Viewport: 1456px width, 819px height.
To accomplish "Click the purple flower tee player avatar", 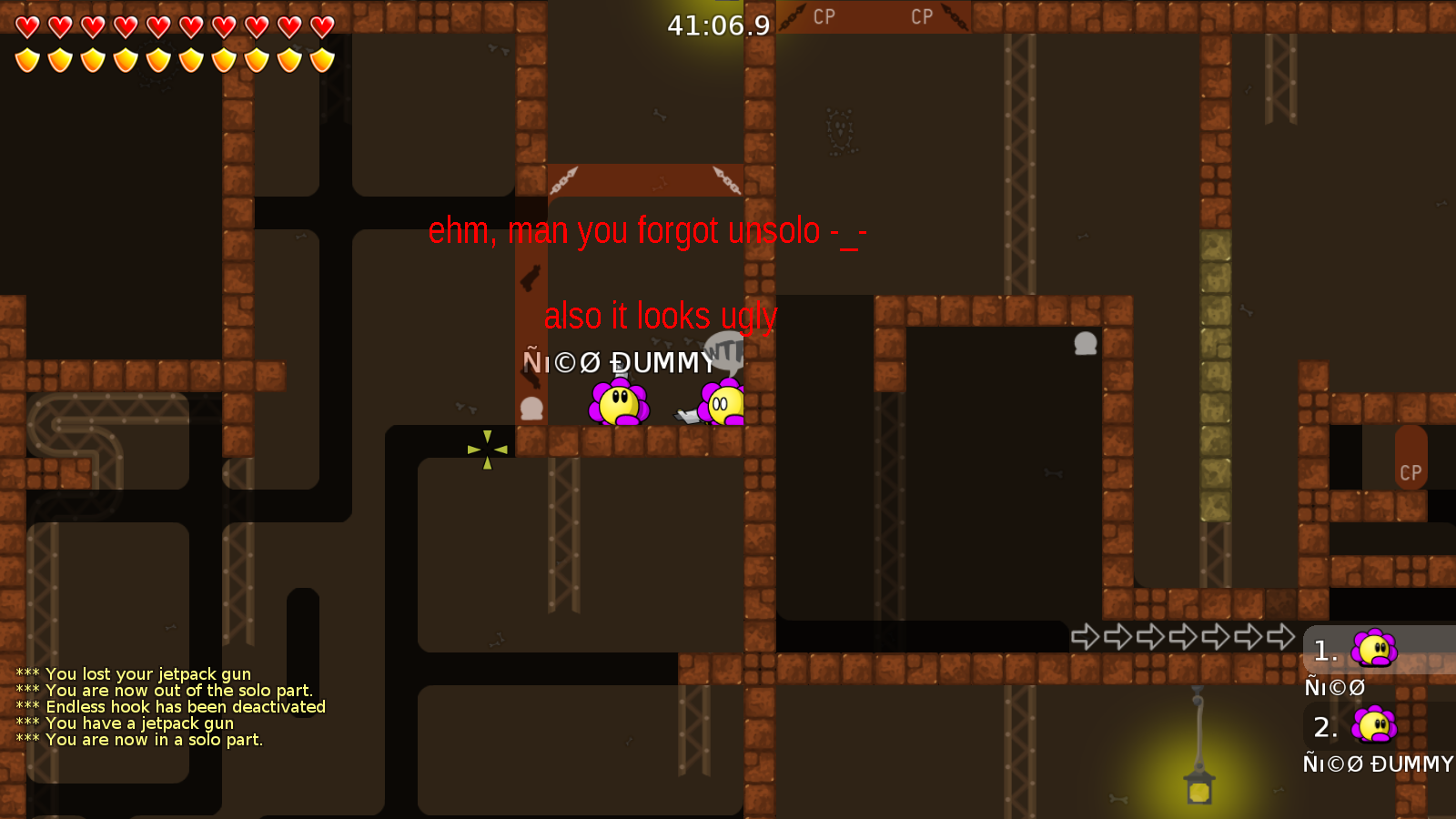I will (619, 403).
